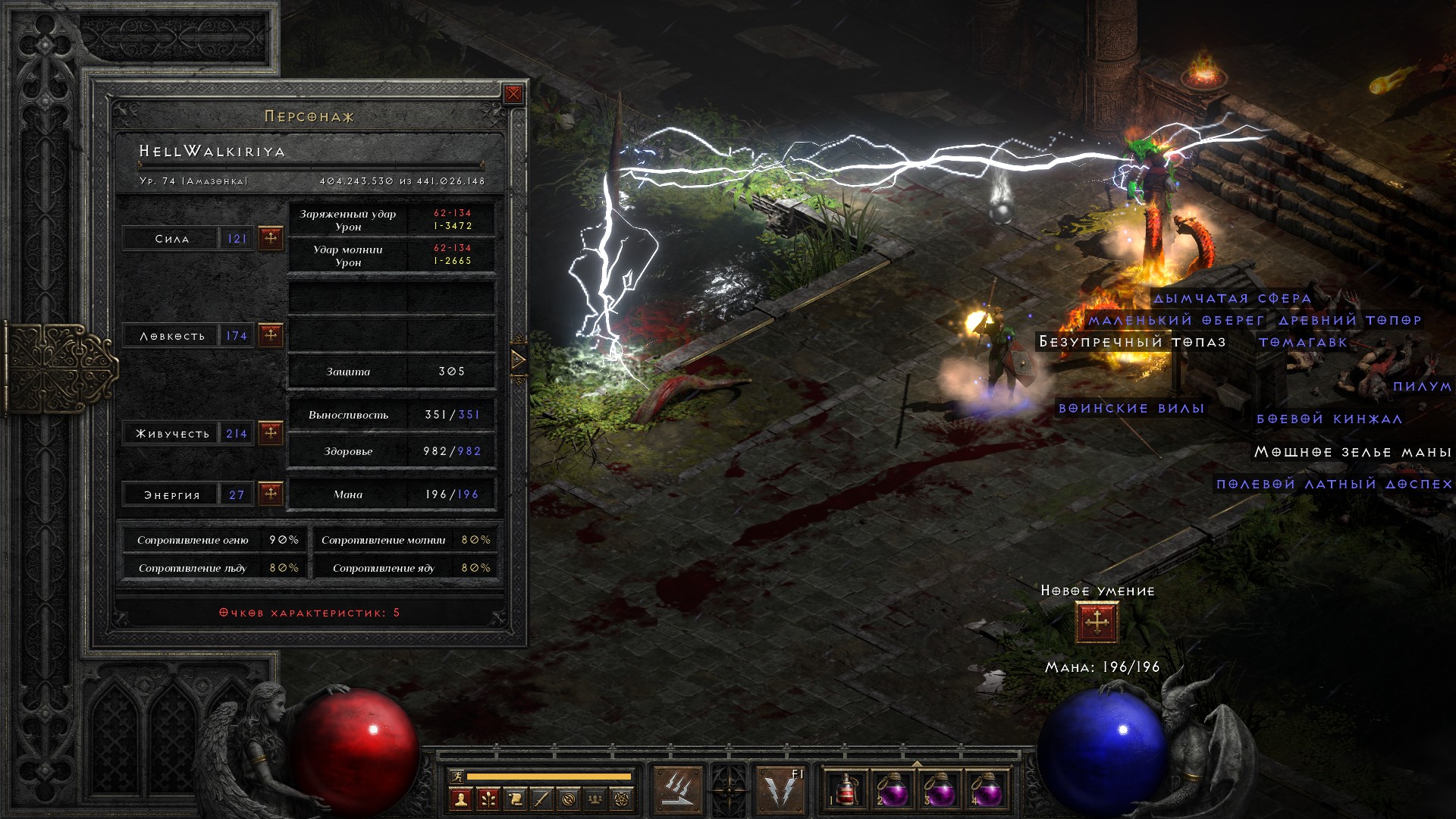The image size is (1456, 819).
Task: Drink the purple potion in belt slot 2
Action: coord(893,790)
